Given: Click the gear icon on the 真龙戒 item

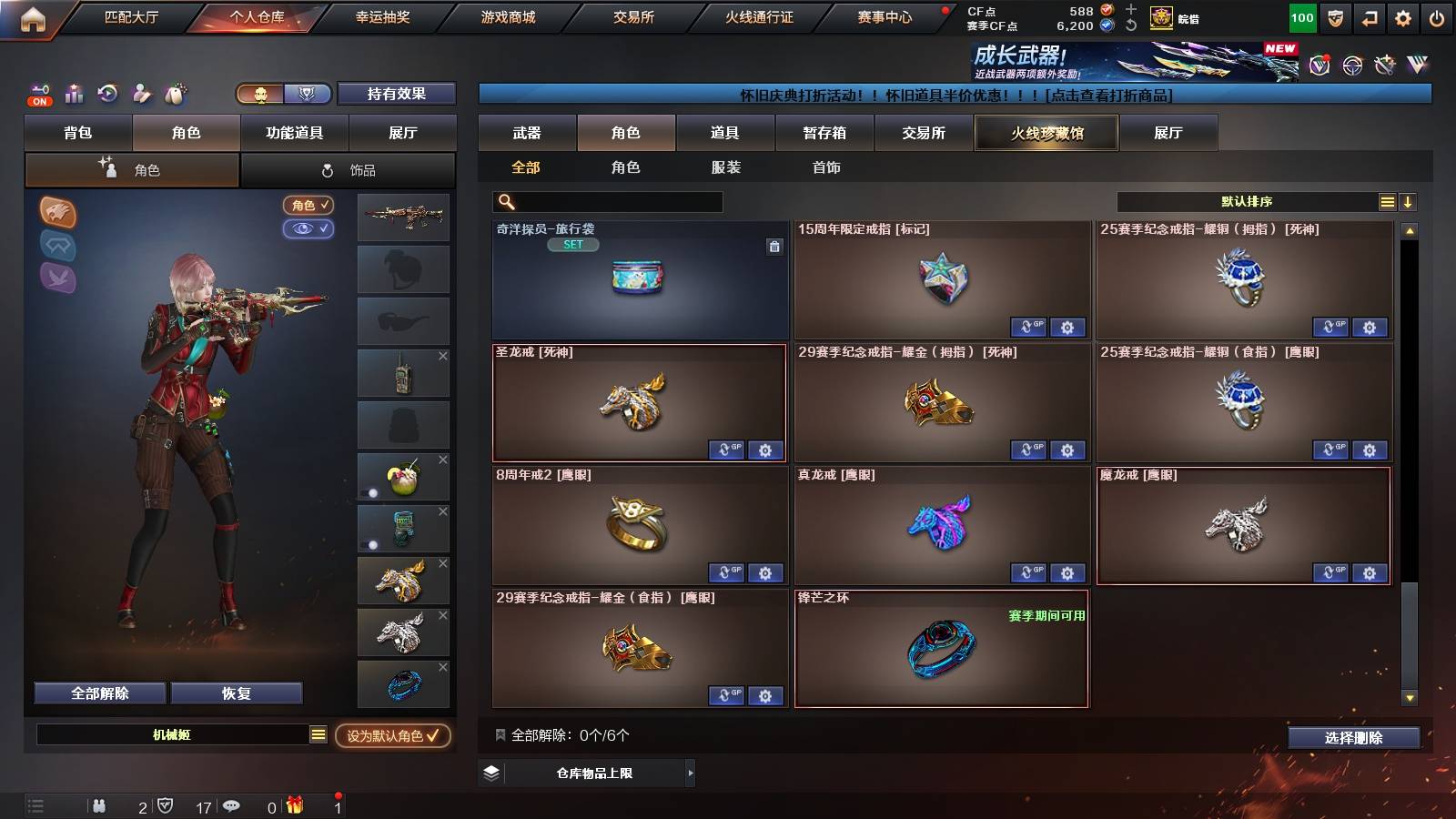Looking at the screenshot, I should point(1067,573).
